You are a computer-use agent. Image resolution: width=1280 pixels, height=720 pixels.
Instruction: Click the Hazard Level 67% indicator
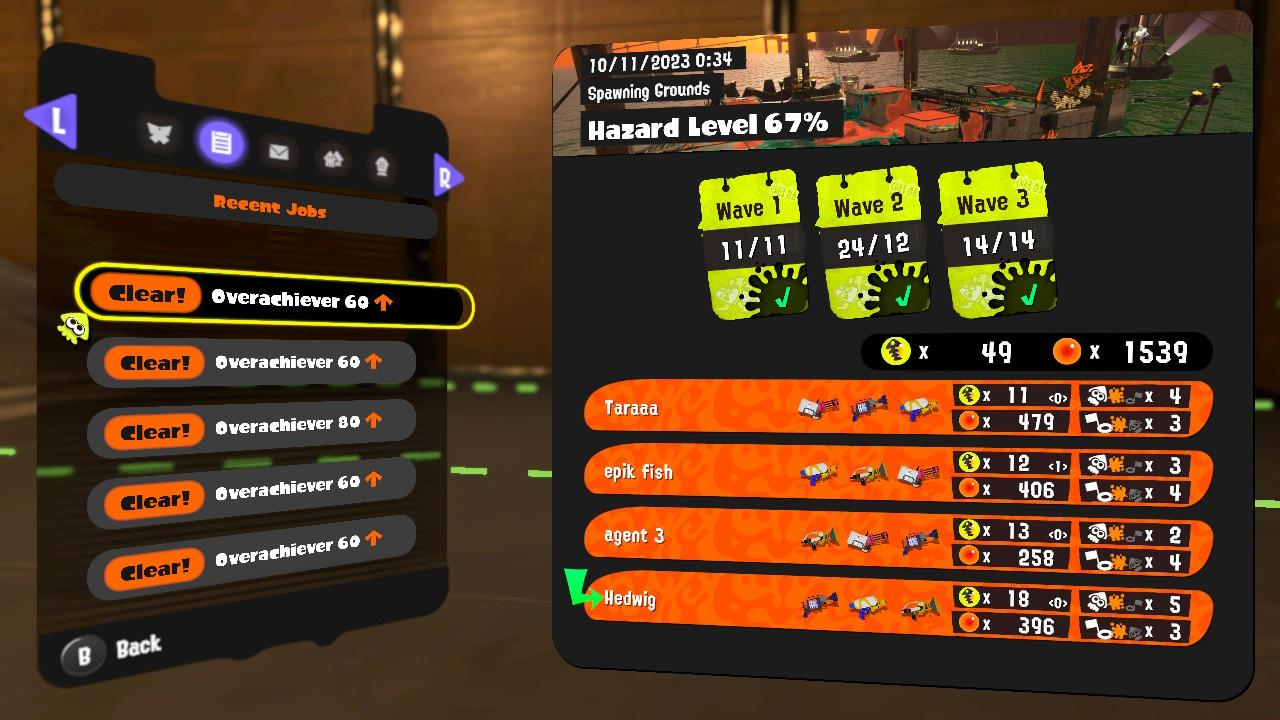coord(708,126)
